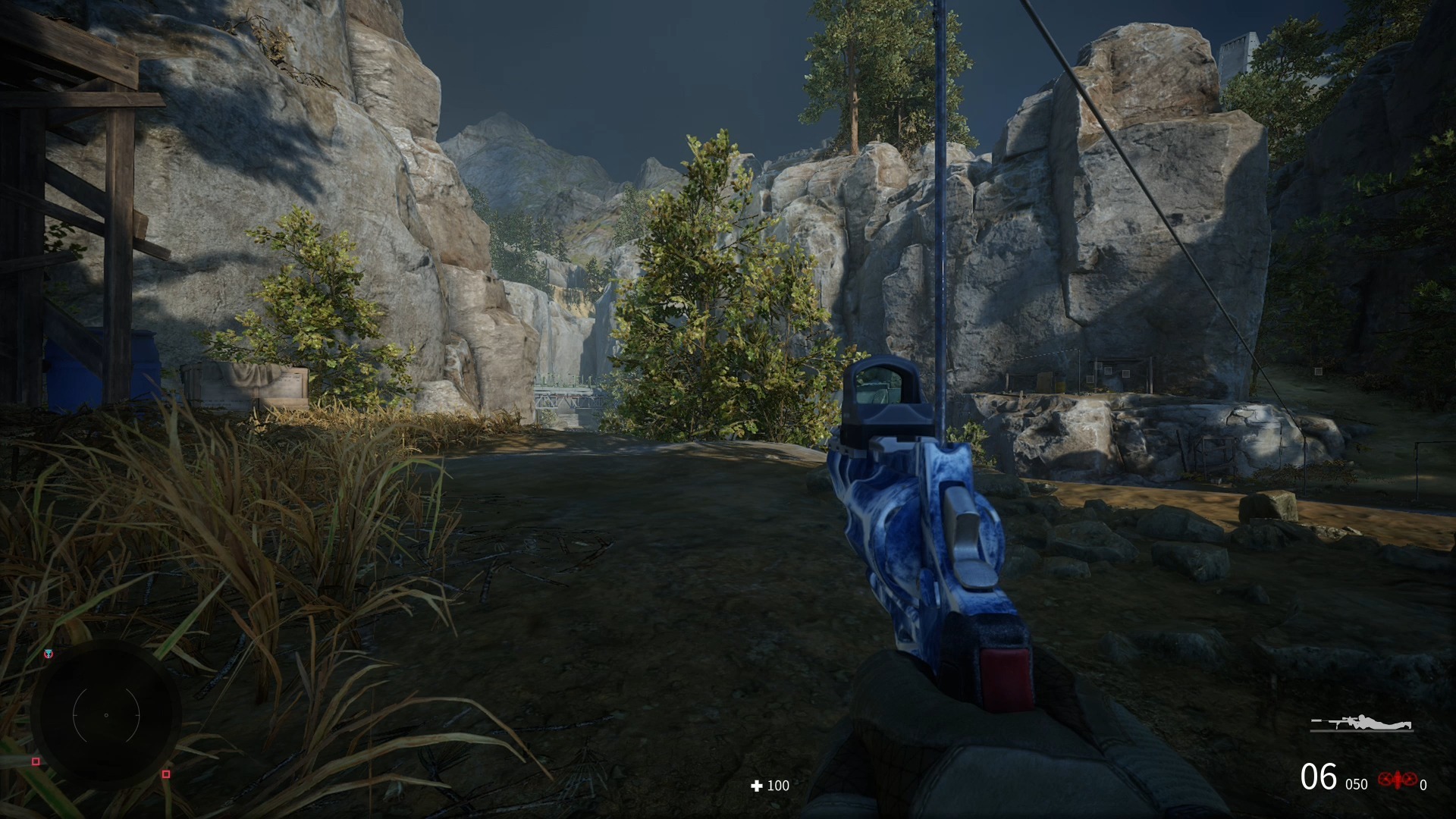
Task: Click the prone sniper stance icon
Action: [1362, 723]
